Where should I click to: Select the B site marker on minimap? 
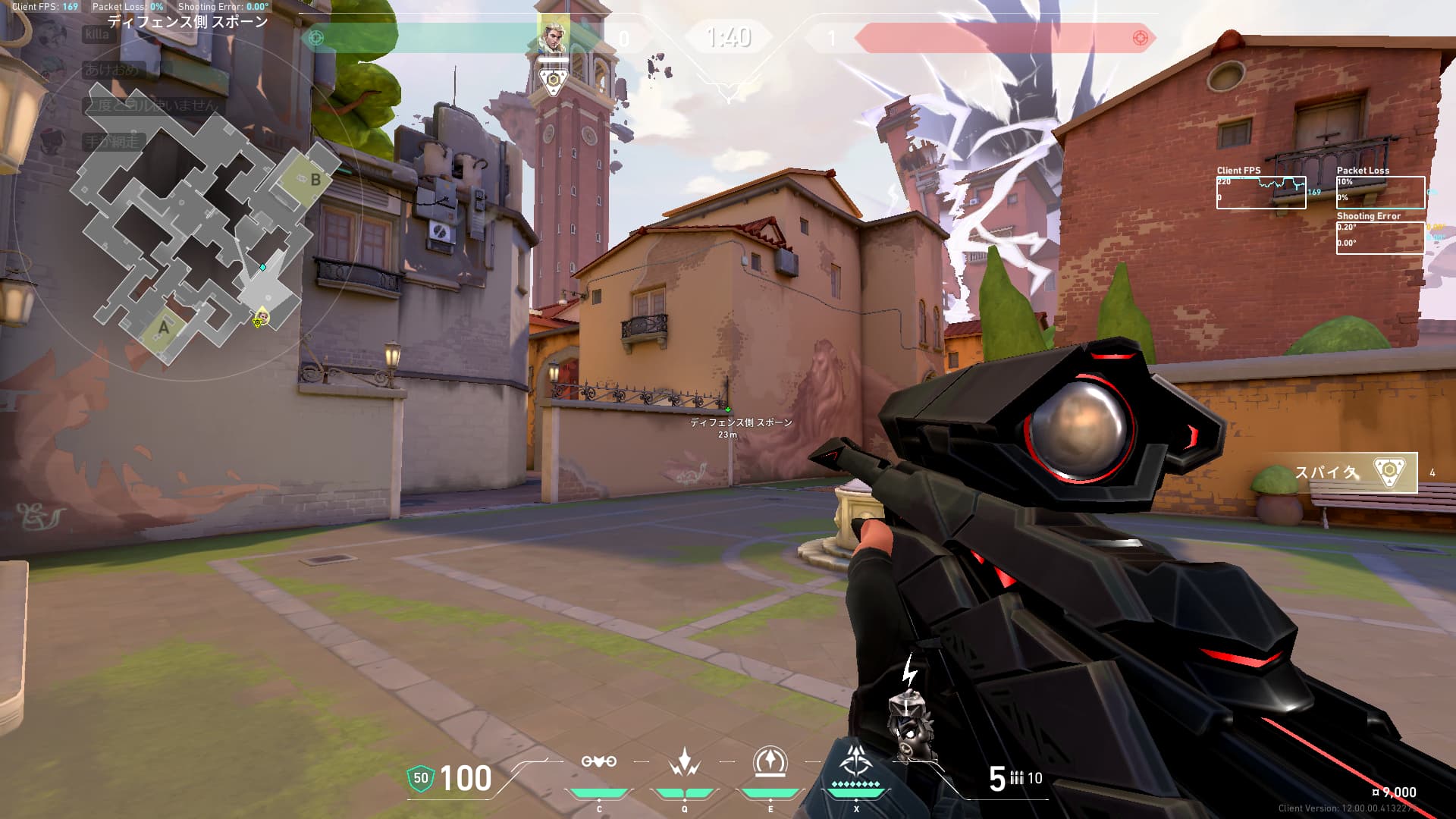click(315, 180)
